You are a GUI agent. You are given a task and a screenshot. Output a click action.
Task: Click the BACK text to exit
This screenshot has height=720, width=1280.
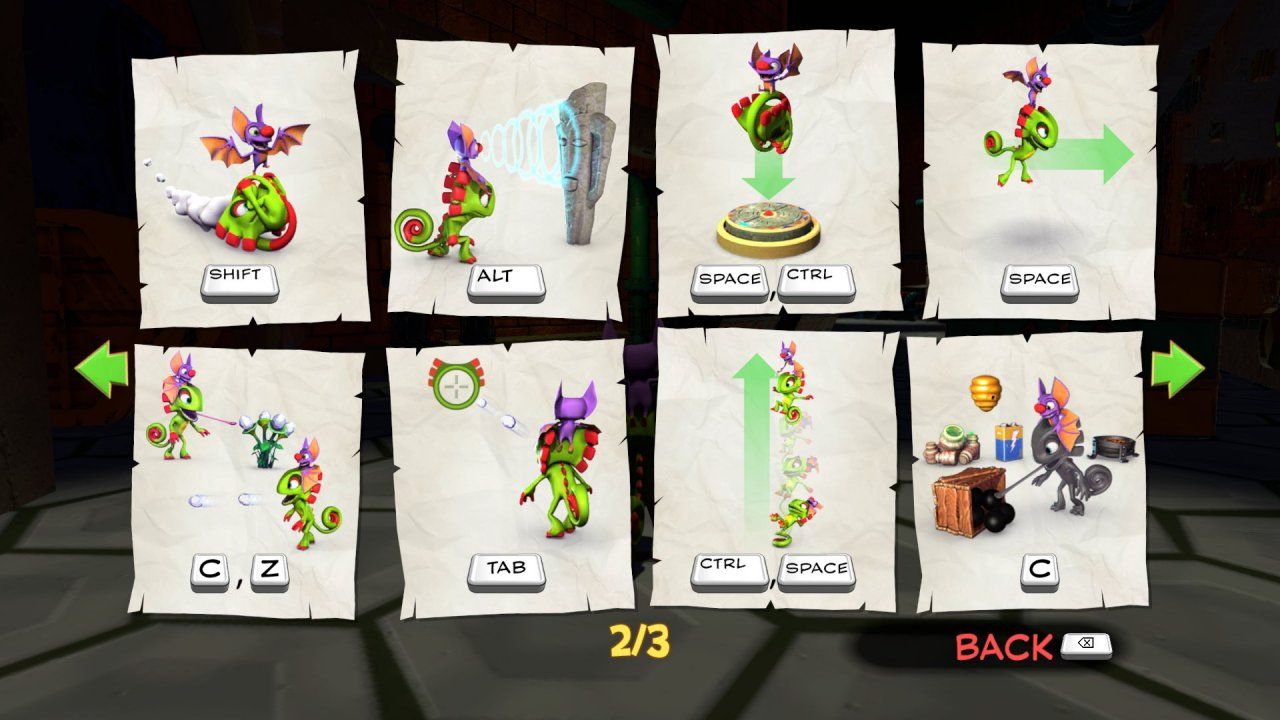[1000, 647]
